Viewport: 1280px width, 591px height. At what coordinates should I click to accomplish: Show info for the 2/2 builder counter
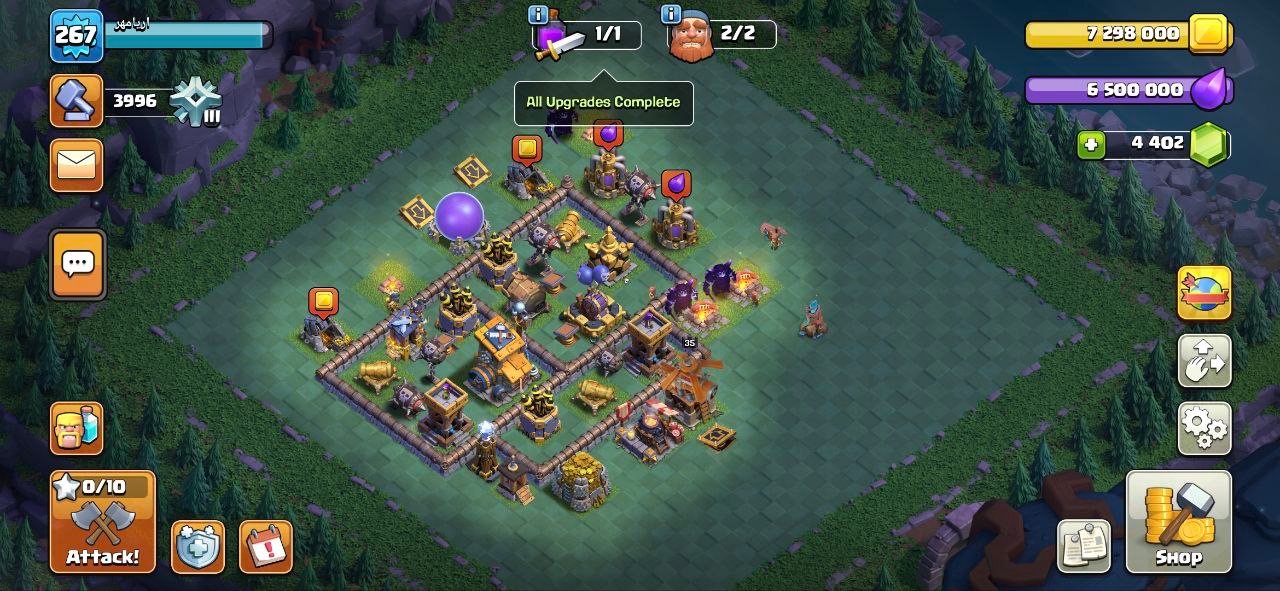pos(671,15)
